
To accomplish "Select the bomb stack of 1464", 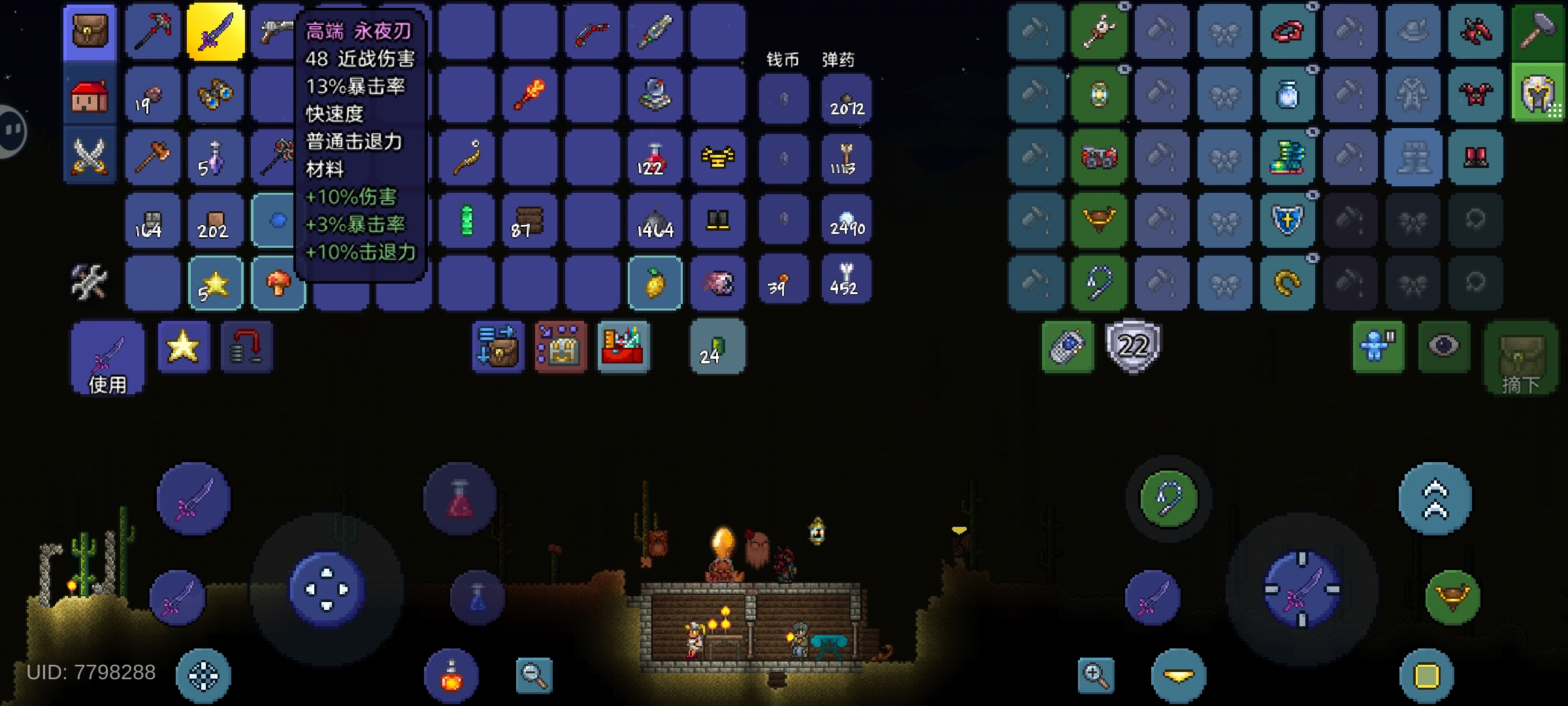I will 654,220.
